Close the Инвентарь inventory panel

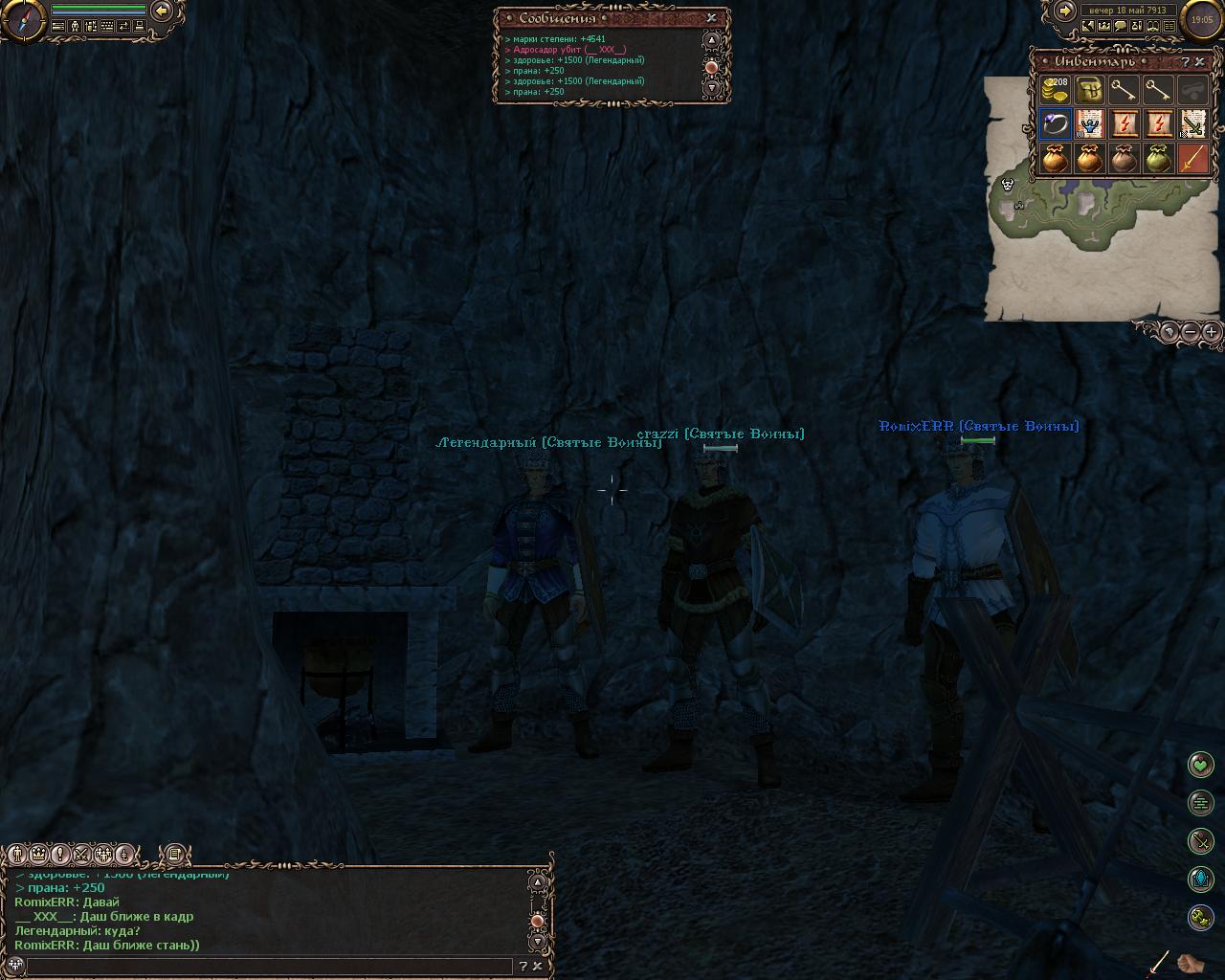(x=1200, y=62)
